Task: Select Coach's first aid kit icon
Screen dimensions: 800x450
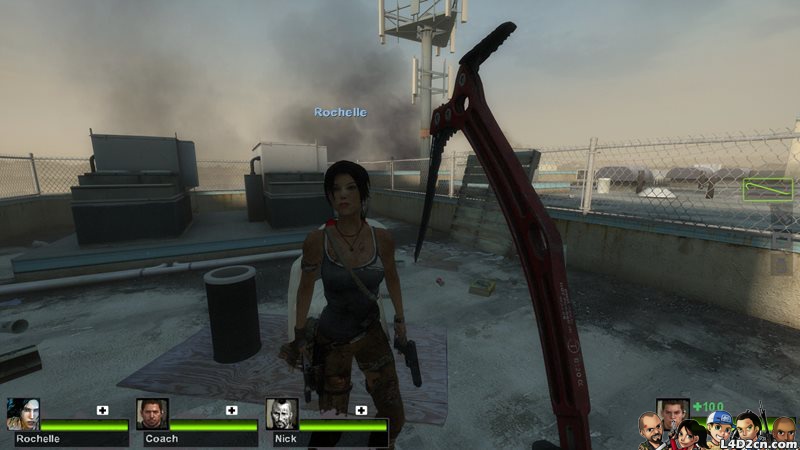Action: point(232,410)
